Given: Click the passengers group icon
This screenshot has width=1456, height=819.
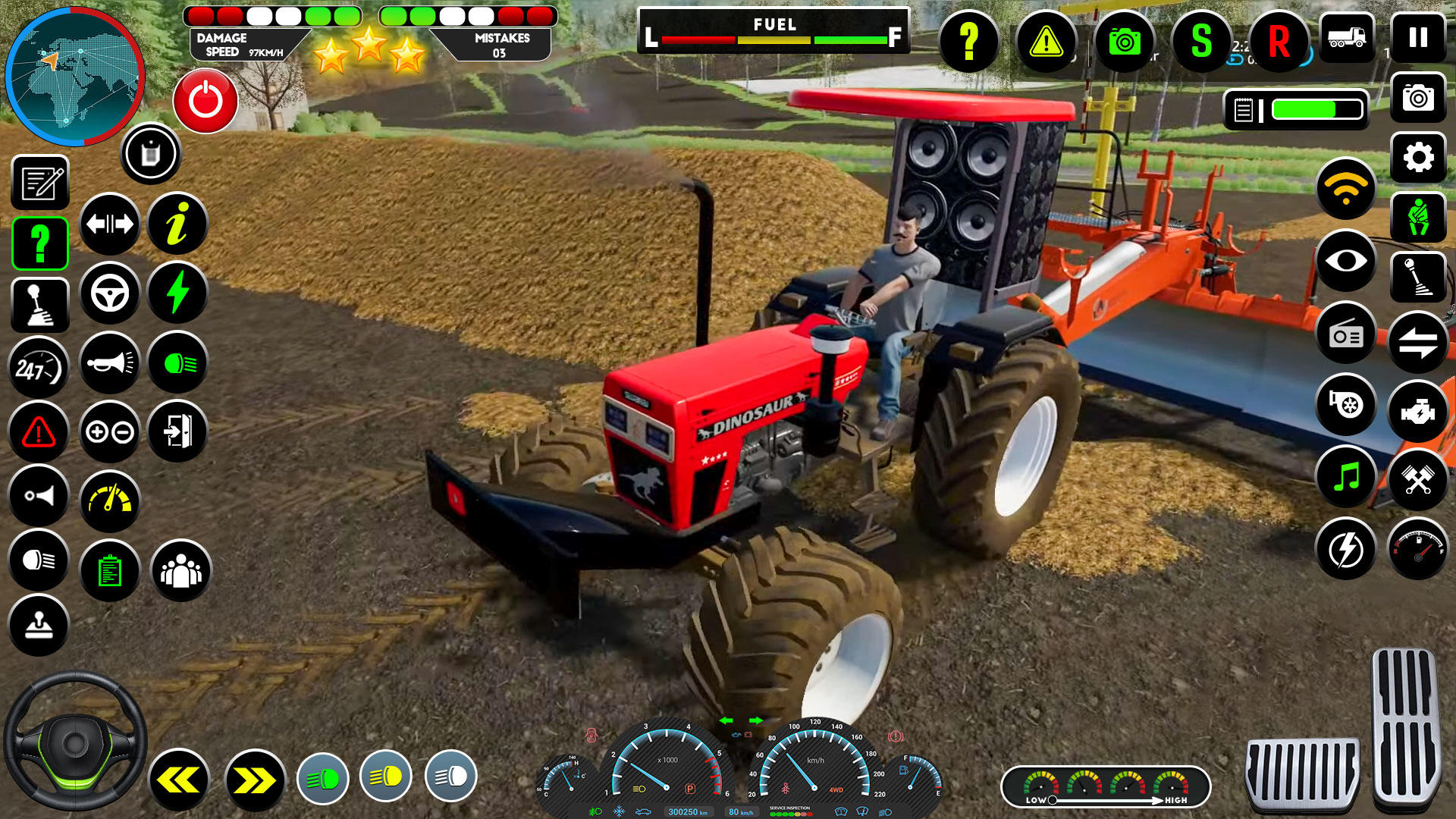Looking at the screenshot, I should tap(180, 567).
